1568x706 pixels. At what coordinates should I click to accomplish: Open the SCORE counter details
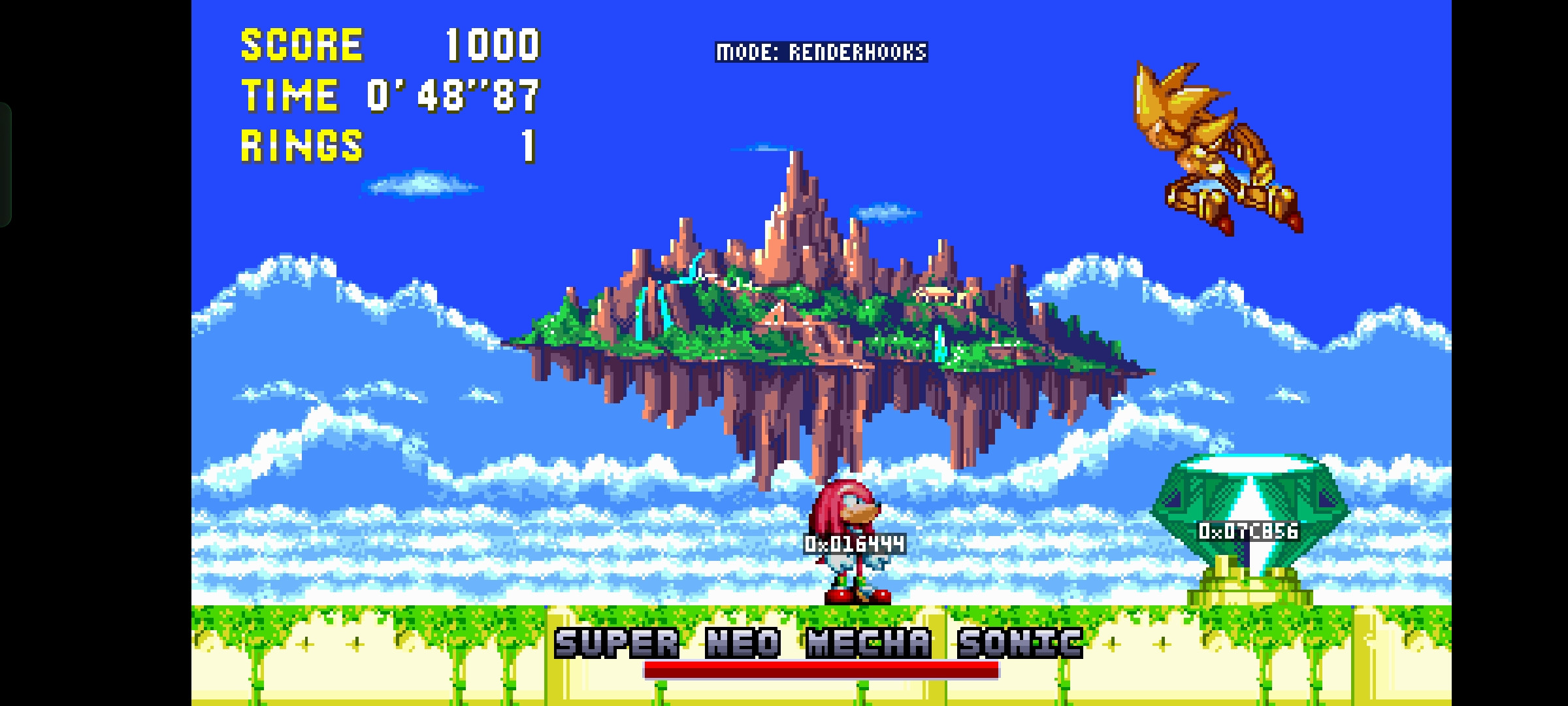tap(301, 43)
